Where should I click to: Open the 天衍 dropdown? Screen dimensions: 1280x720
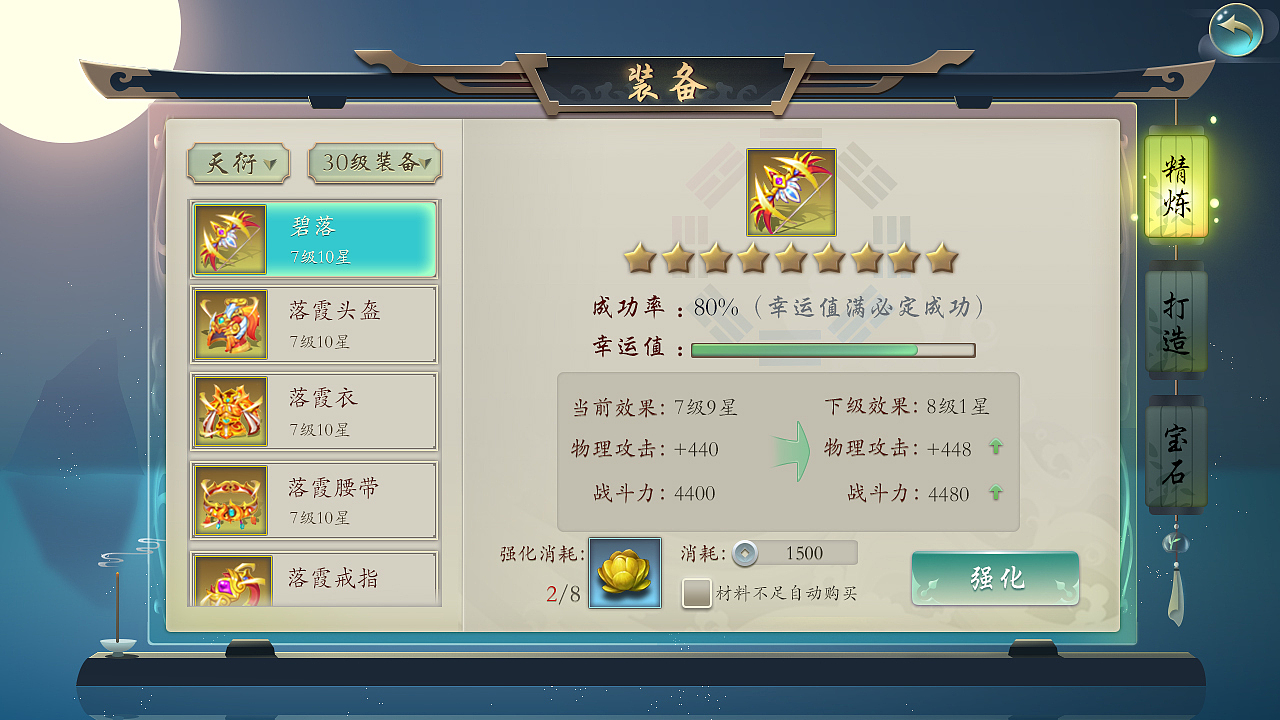pos(238,164)
